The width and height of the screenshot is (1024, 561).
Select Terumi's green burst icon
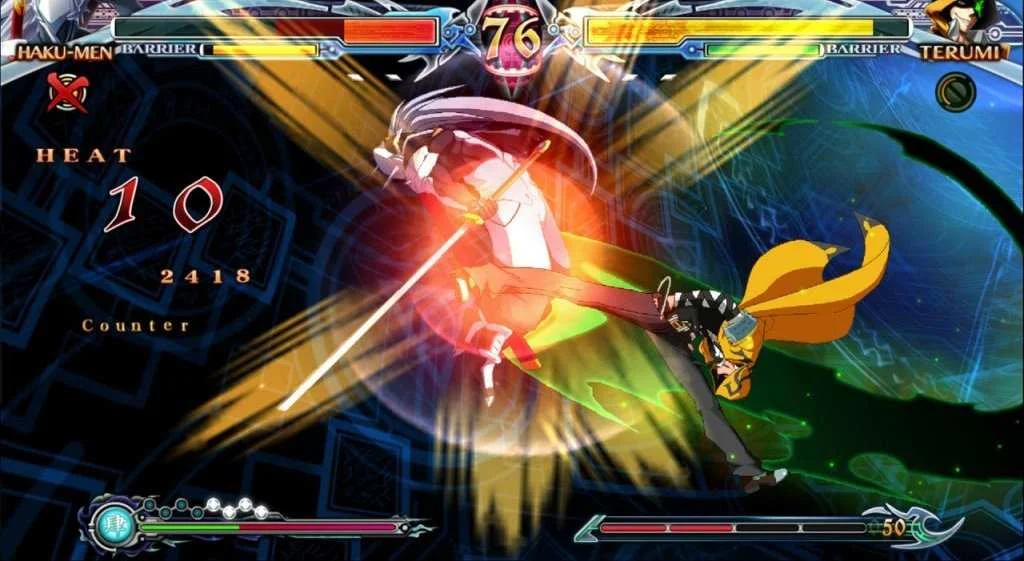[955, 92]
